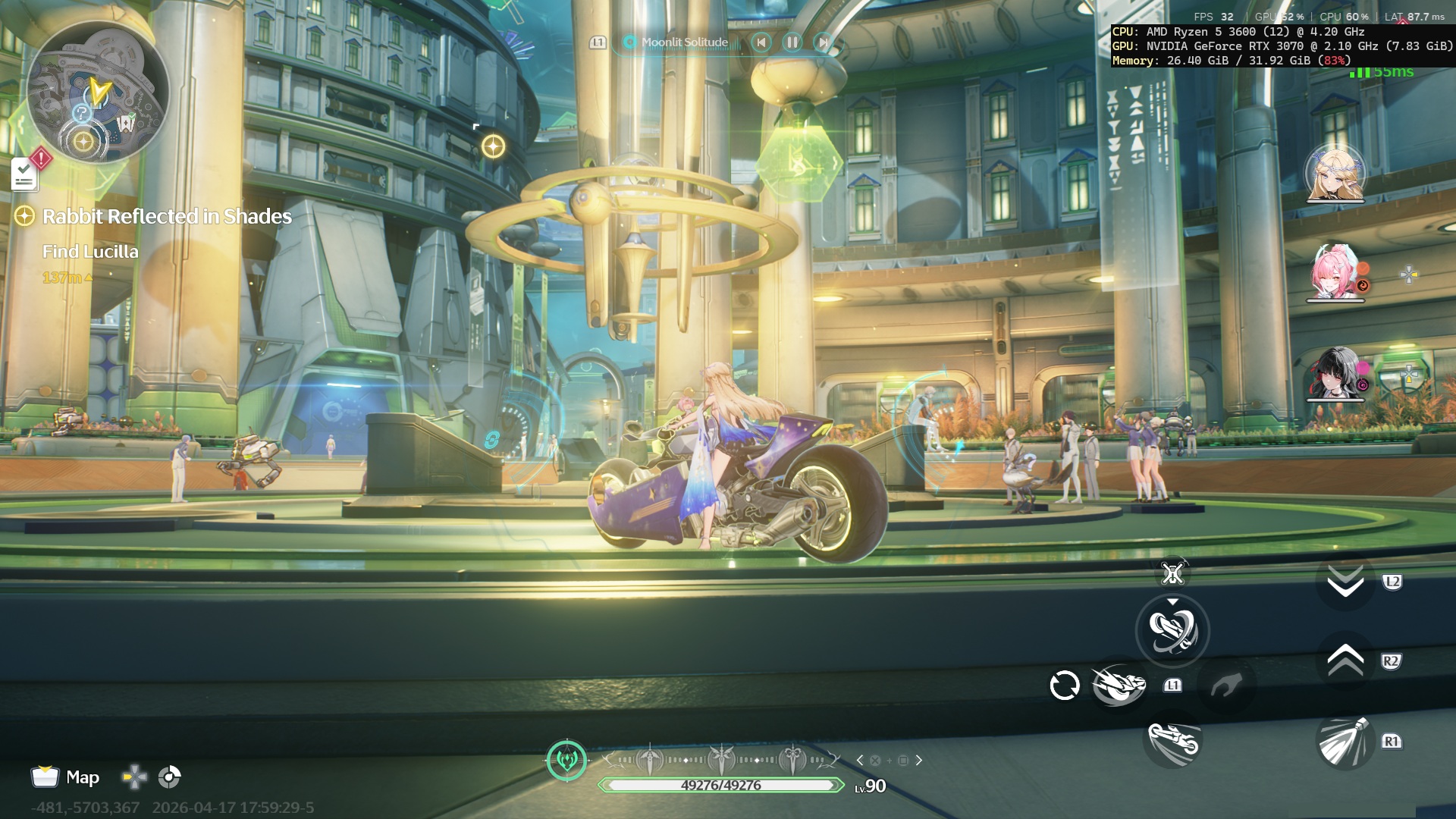1456x819 pixels.
Task: Click the grab hand interaction button
Action: pyautogui.click(x=1225, y=686)
